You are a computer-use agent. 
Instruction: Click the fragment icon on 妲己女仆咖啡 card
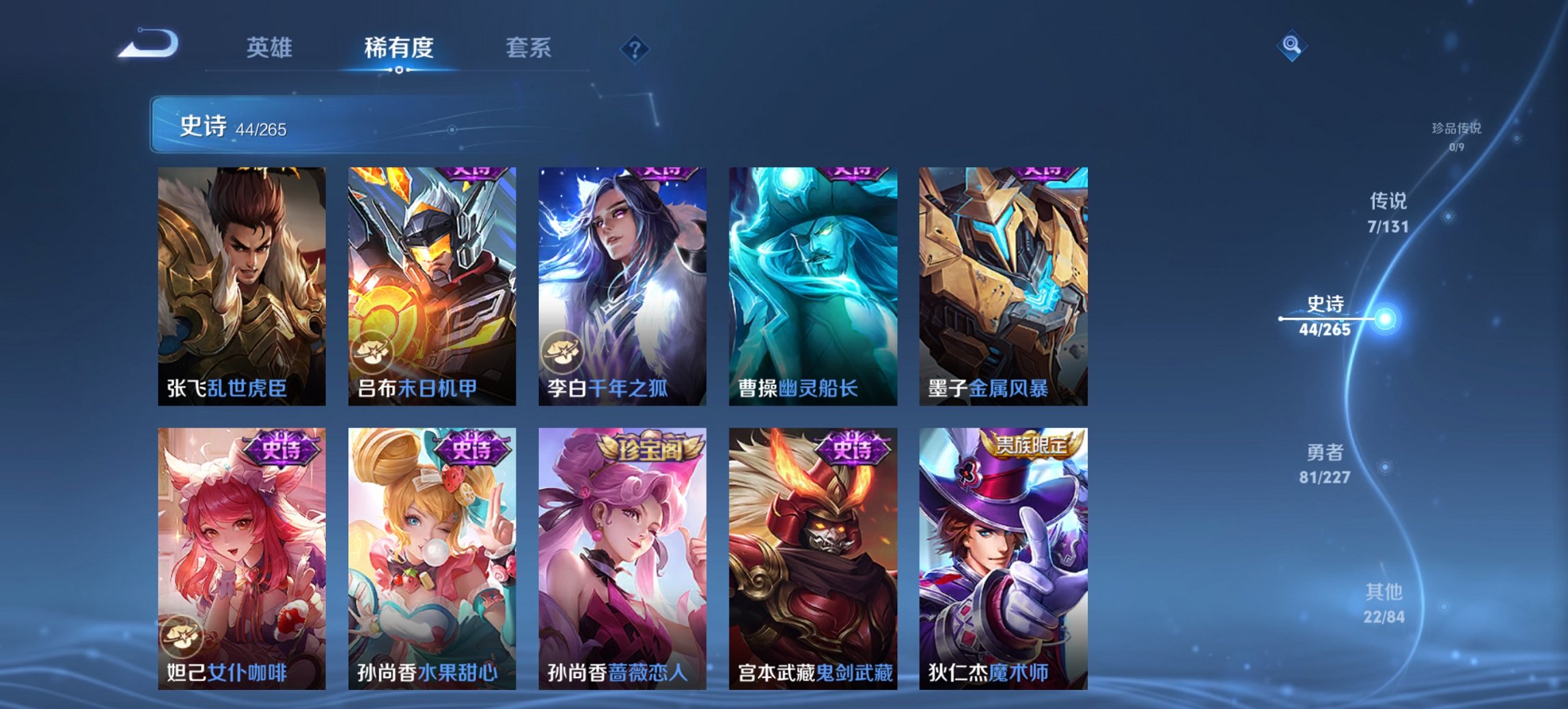pos(180,637)
